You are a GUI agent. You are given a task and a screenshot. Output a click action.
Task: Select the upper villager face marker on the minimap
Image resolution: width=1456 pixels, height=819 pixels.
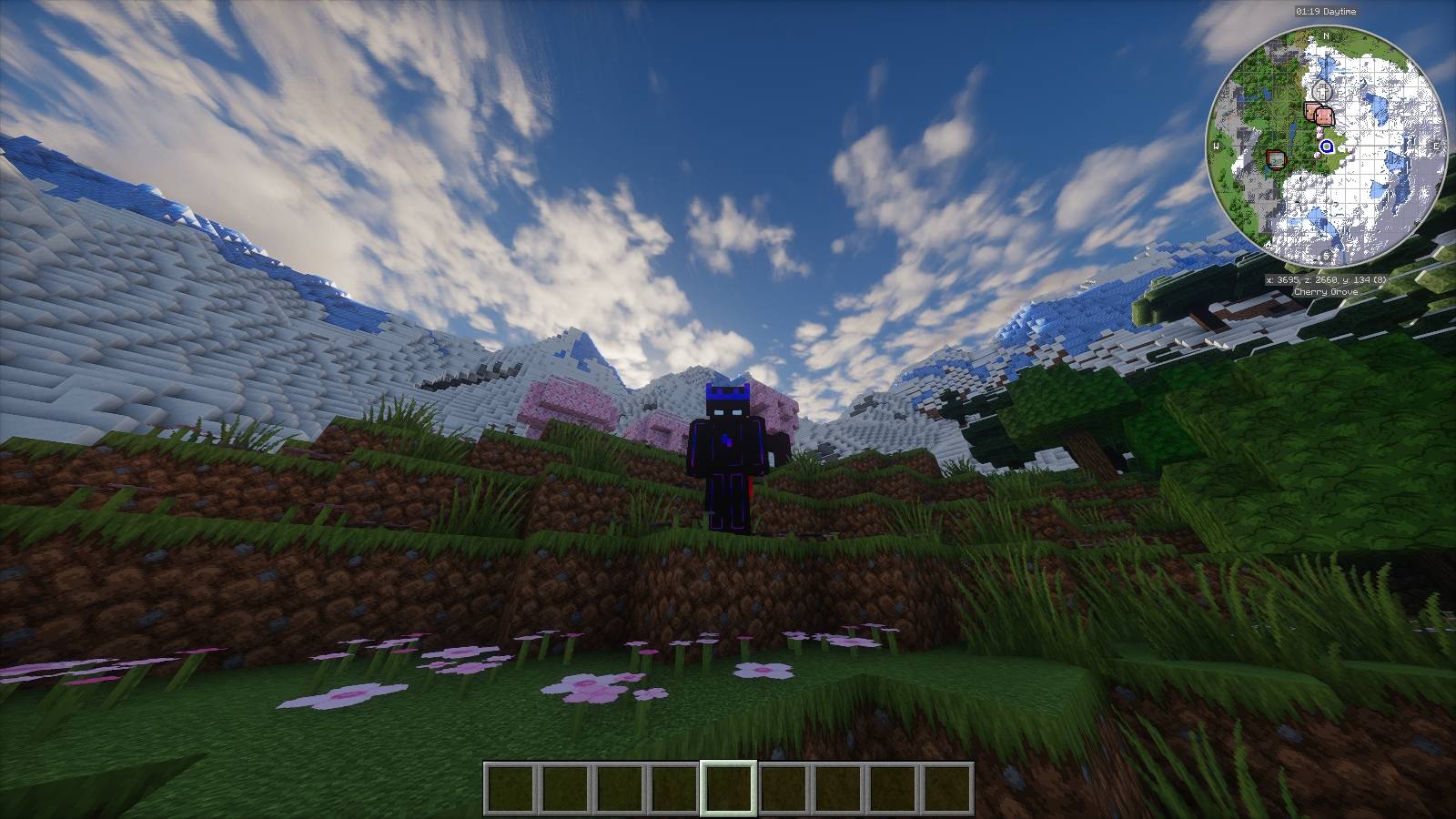pyautogui.click(x=1310, y=110)
